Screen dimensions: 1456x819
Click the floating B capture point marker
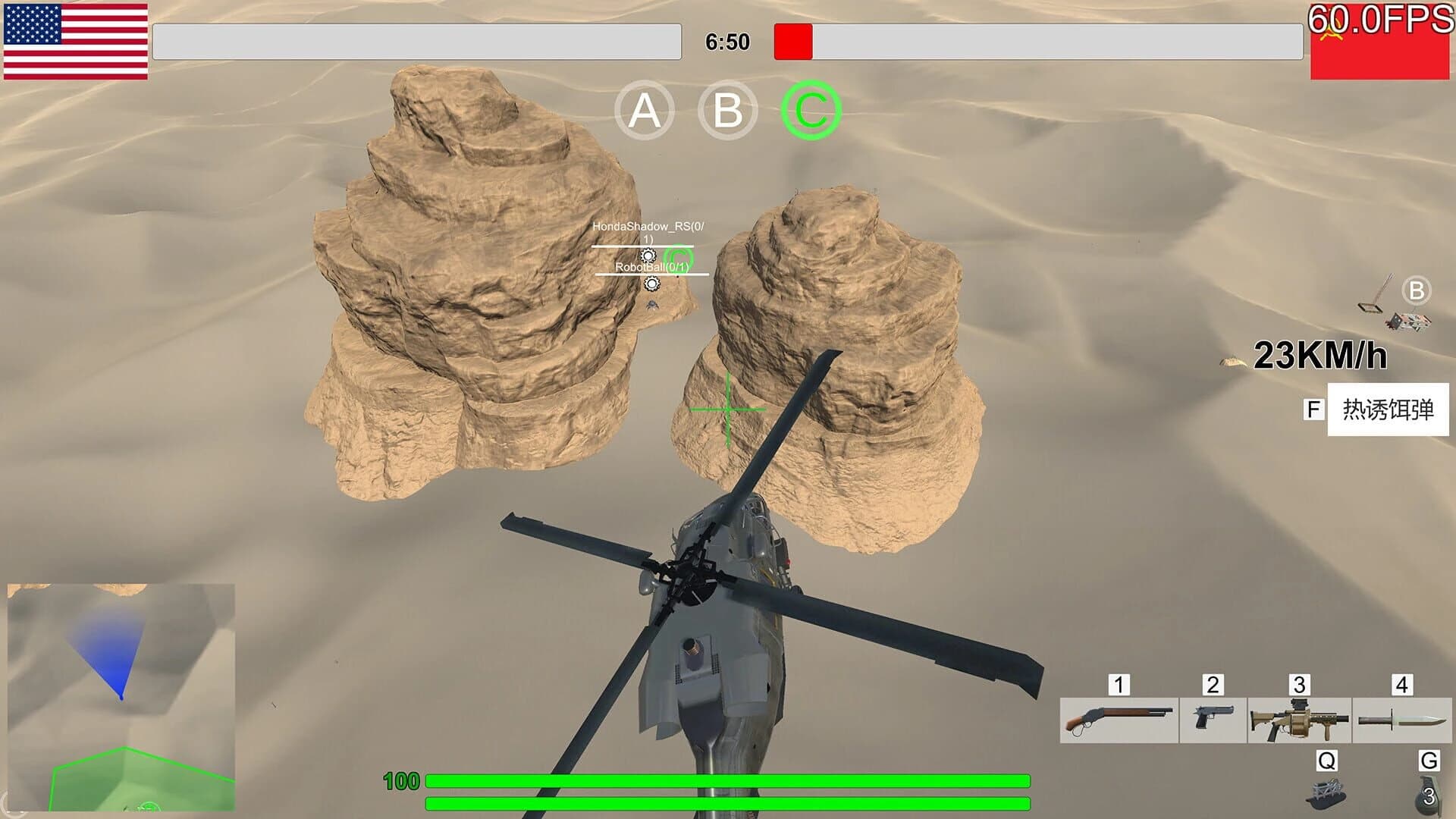coord(1416,289)
